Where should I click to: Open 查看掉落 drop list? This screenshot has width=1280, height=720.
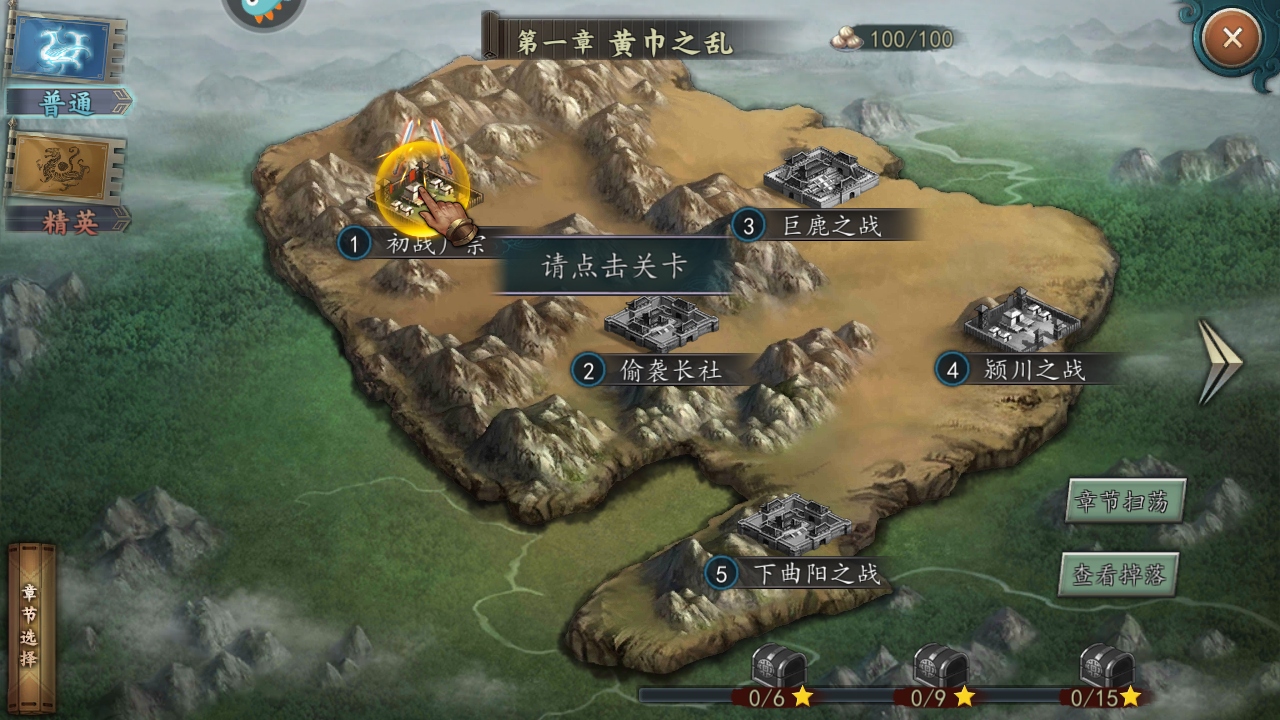(1118, 575)
